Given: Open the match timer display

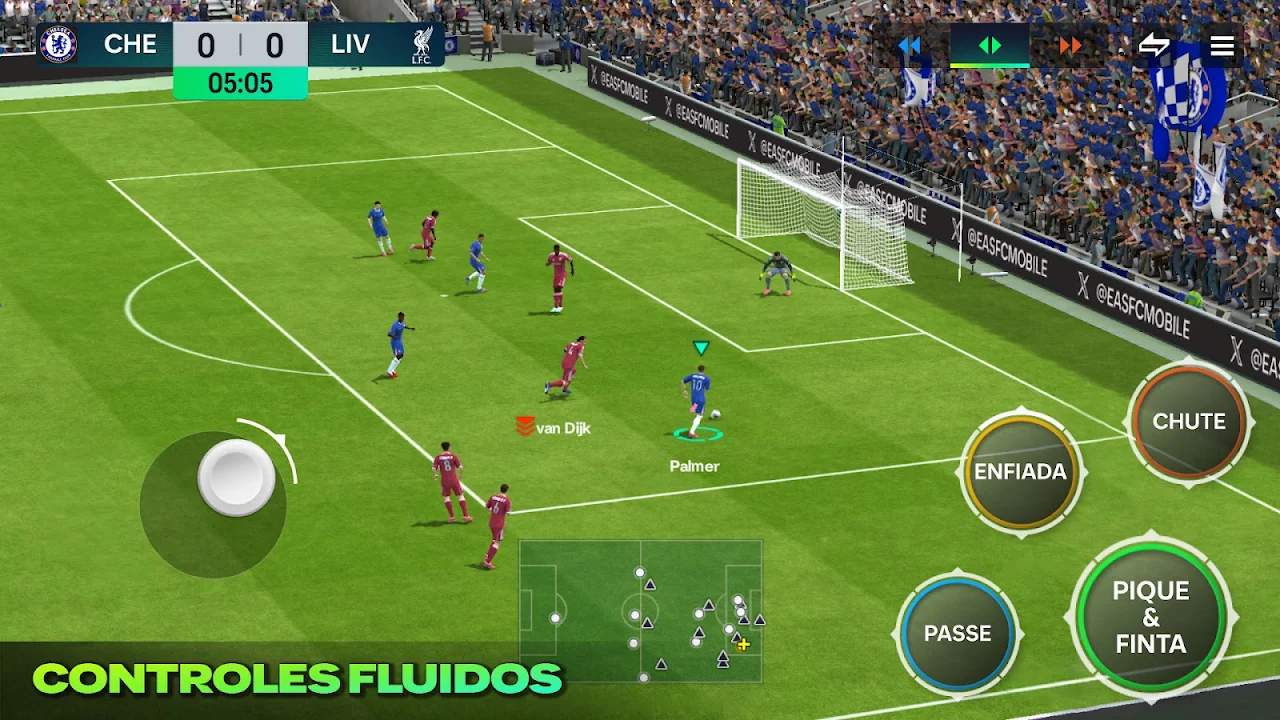Looking at the screenshot, I should coord(240,84).
